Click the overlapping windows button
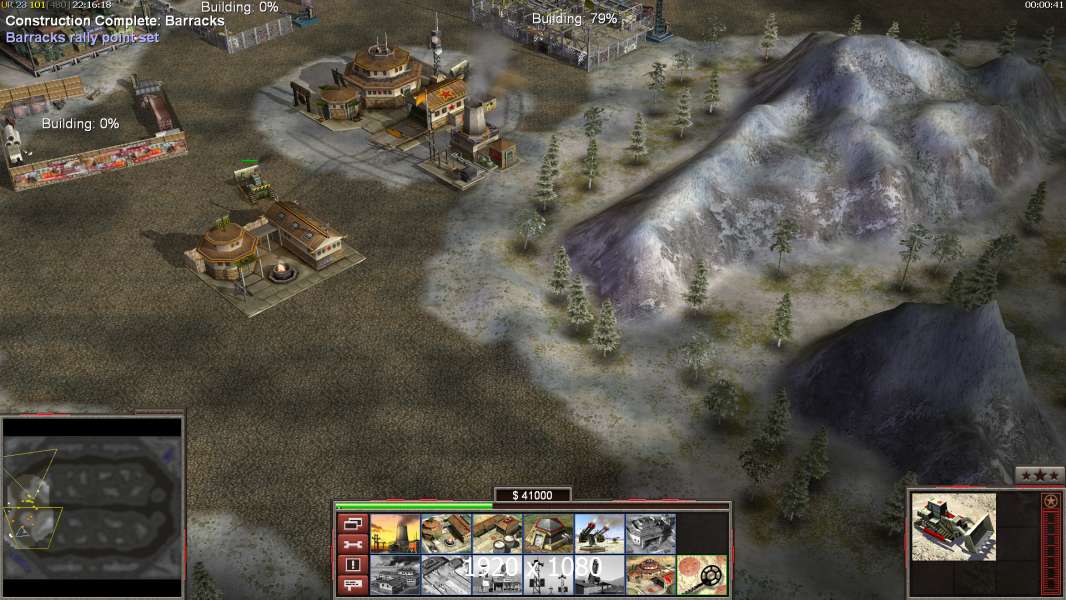1066x600 pixels. tap(352, 523)
